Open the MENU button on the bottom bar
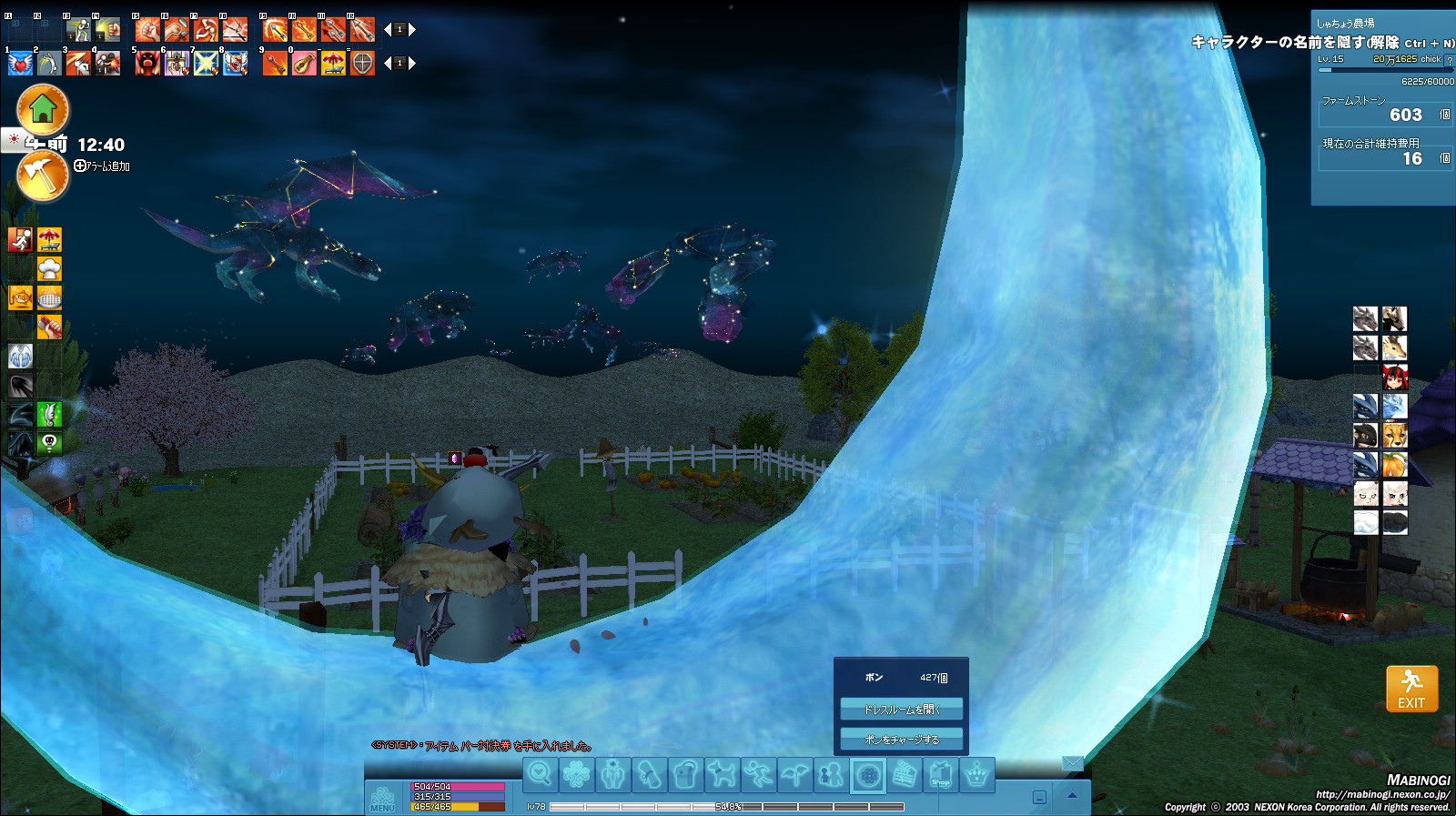 coord(382,799)
